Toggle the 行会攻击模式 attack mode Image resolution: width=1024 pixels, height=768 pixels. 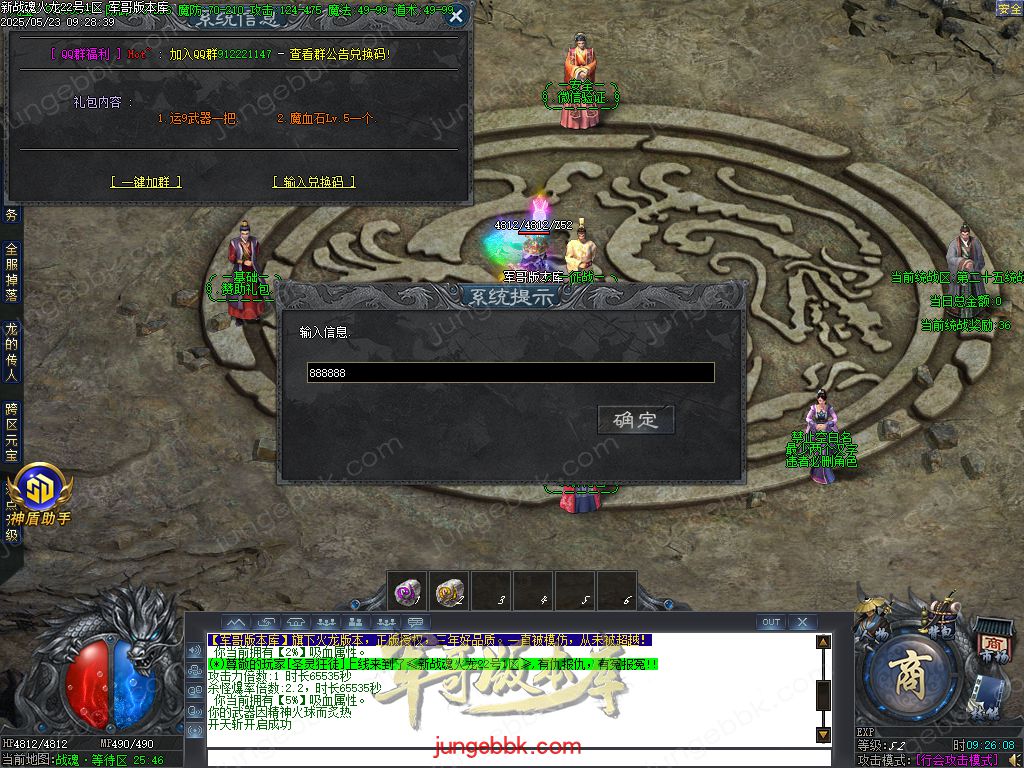[x=957, y=760]
